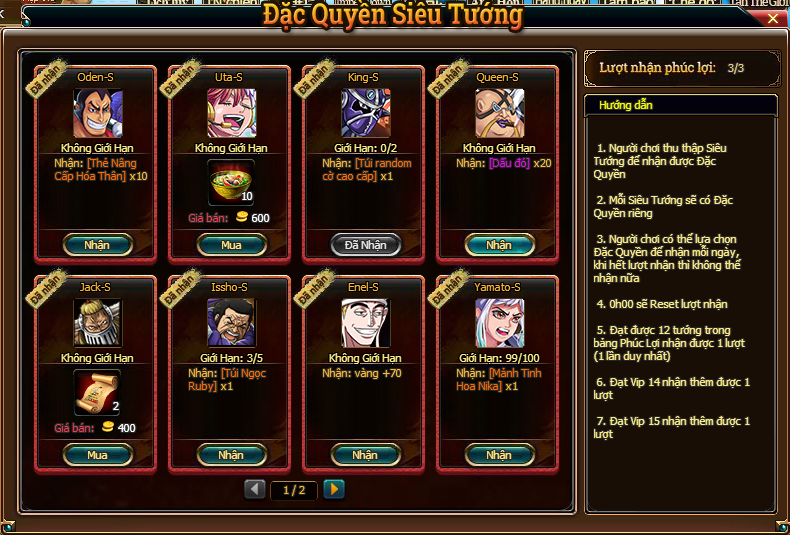Select Oden-S character portrait
The image size is (790, 535).
97,113
